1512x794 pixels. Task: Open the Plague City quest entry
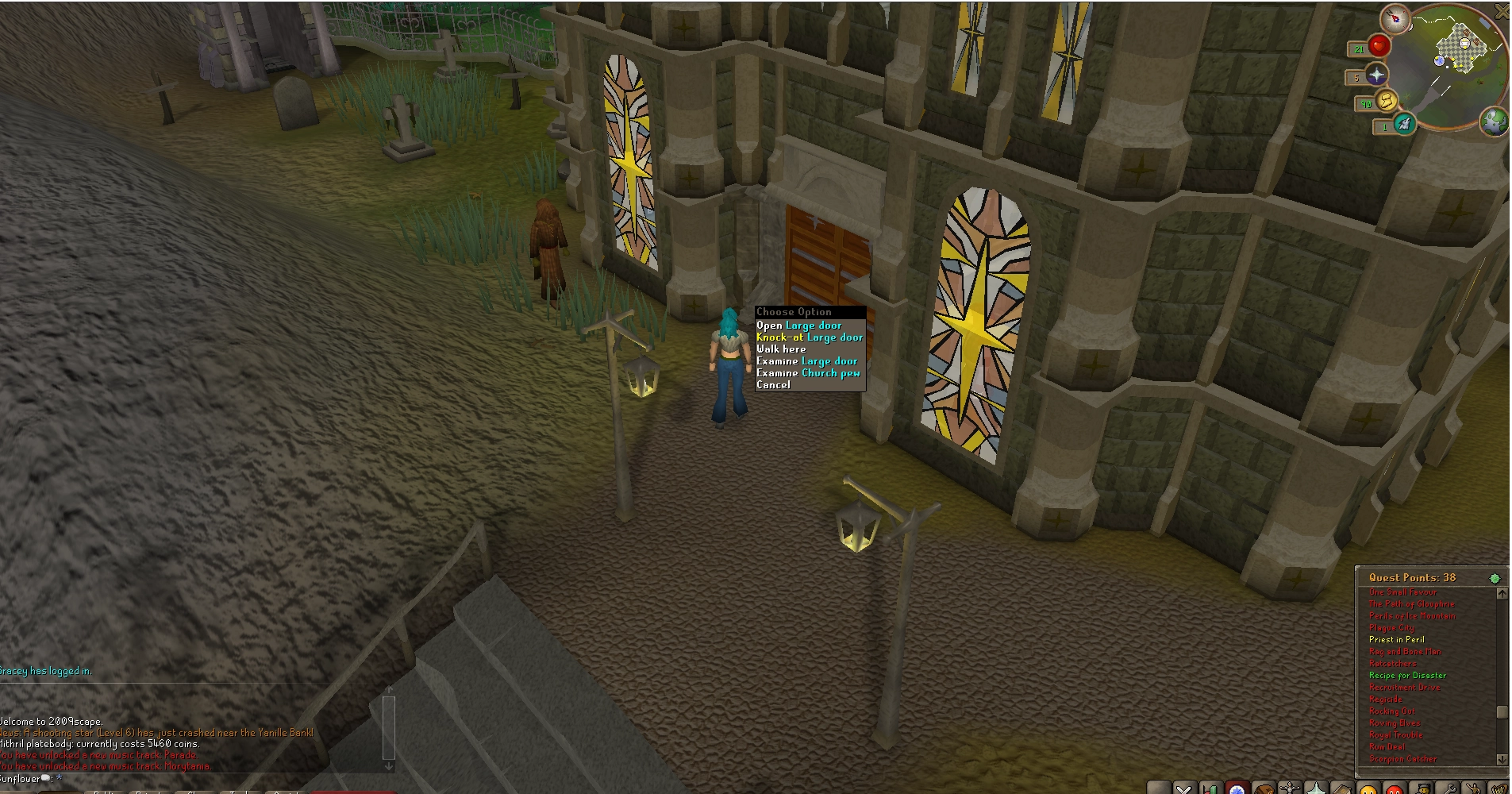(1392, 628)
